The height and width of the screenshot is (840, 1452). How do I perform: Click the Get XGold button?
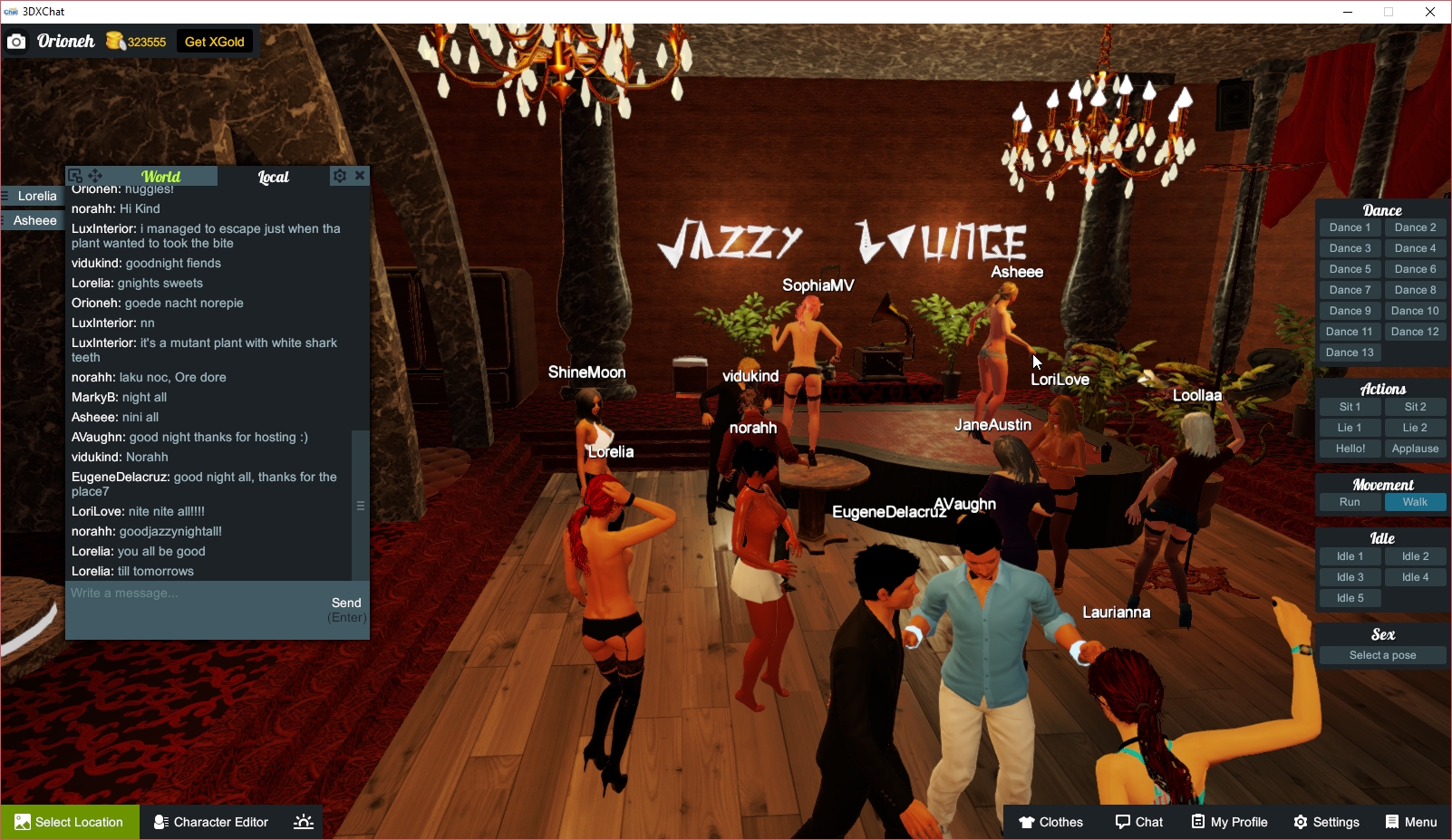214,41
